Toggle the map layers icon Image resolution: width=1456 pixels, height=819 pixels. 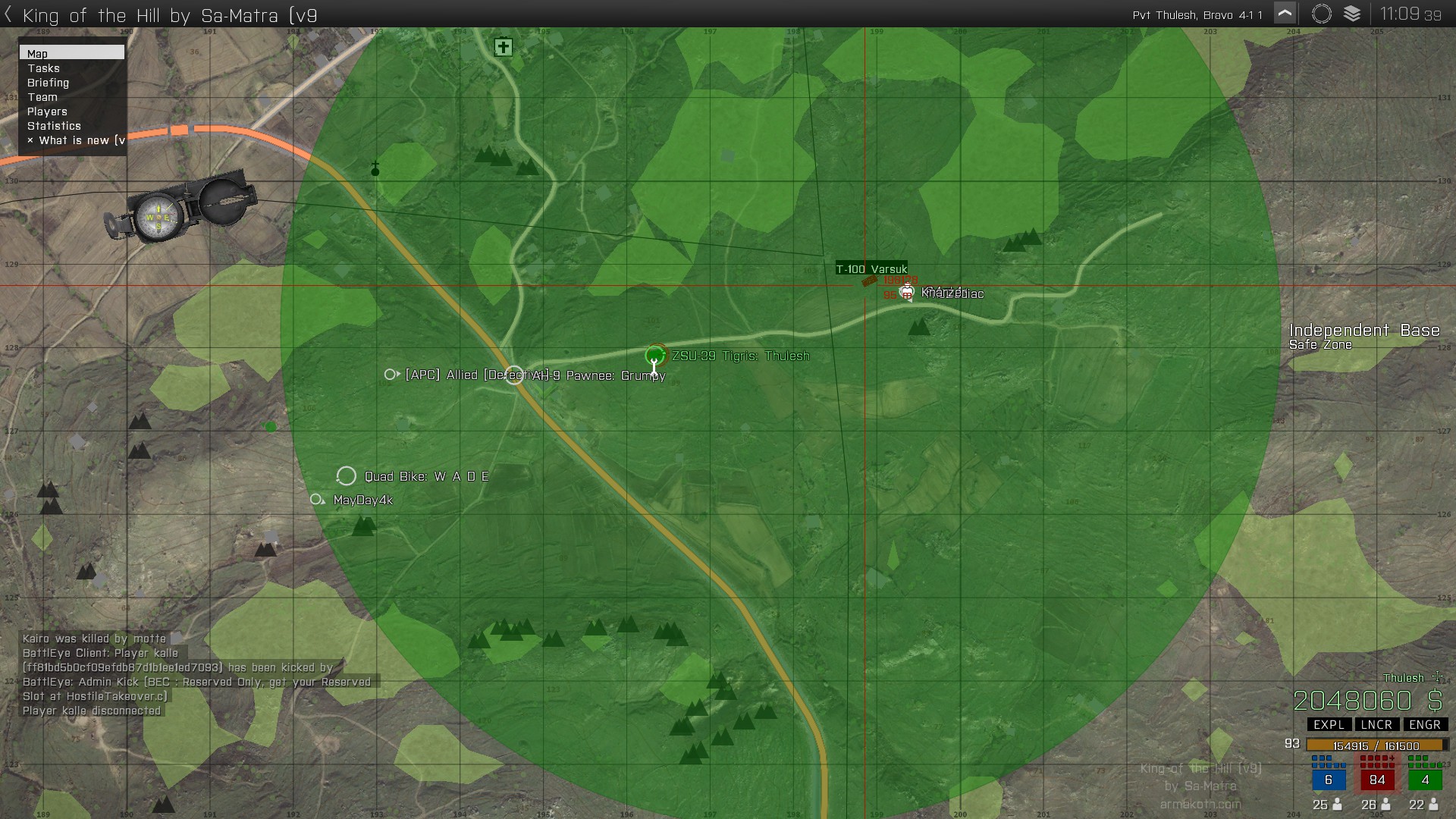1352,14
